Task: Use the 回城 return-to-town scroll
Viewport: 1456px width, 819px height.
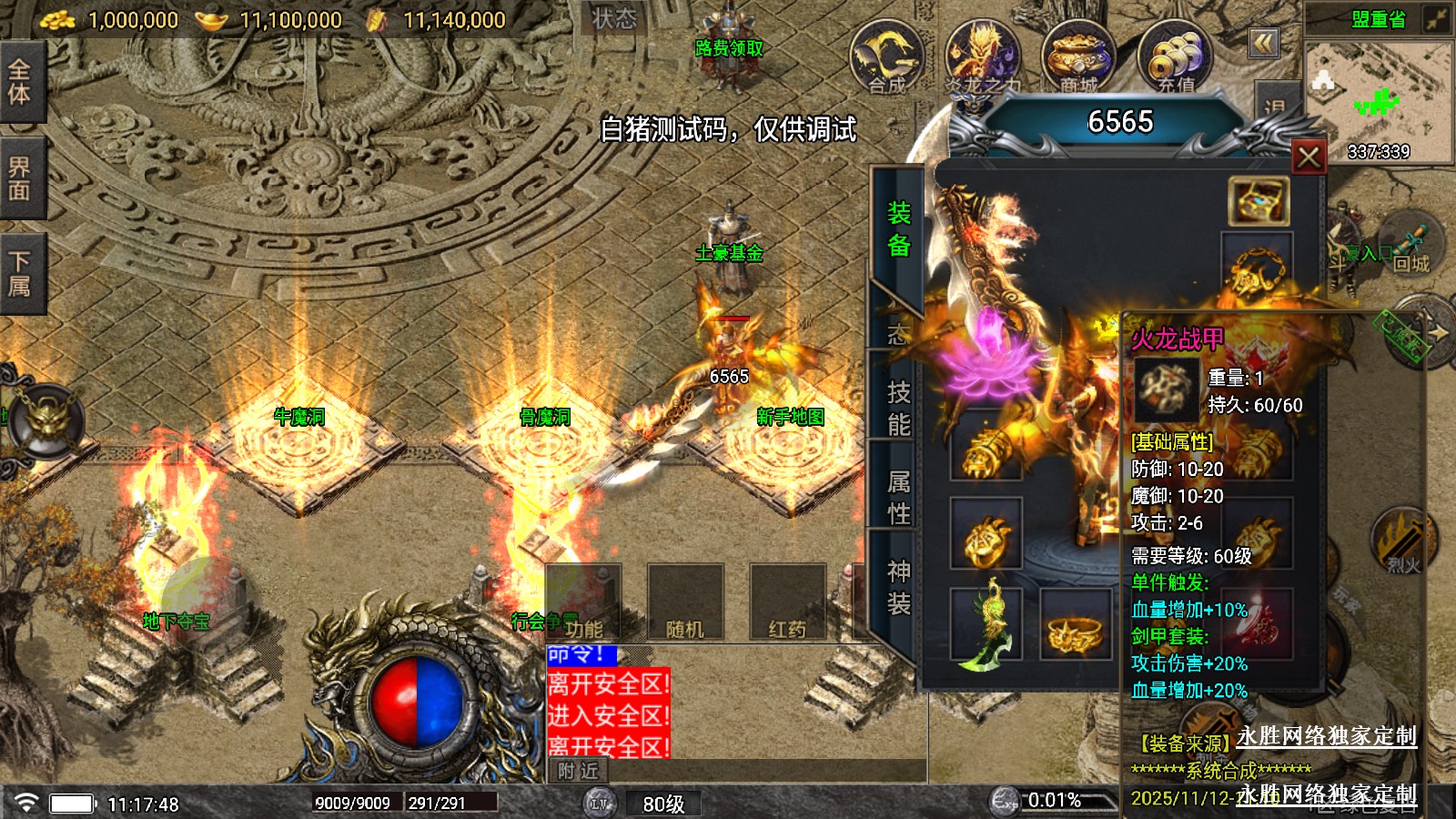Action: [1410, 248]
